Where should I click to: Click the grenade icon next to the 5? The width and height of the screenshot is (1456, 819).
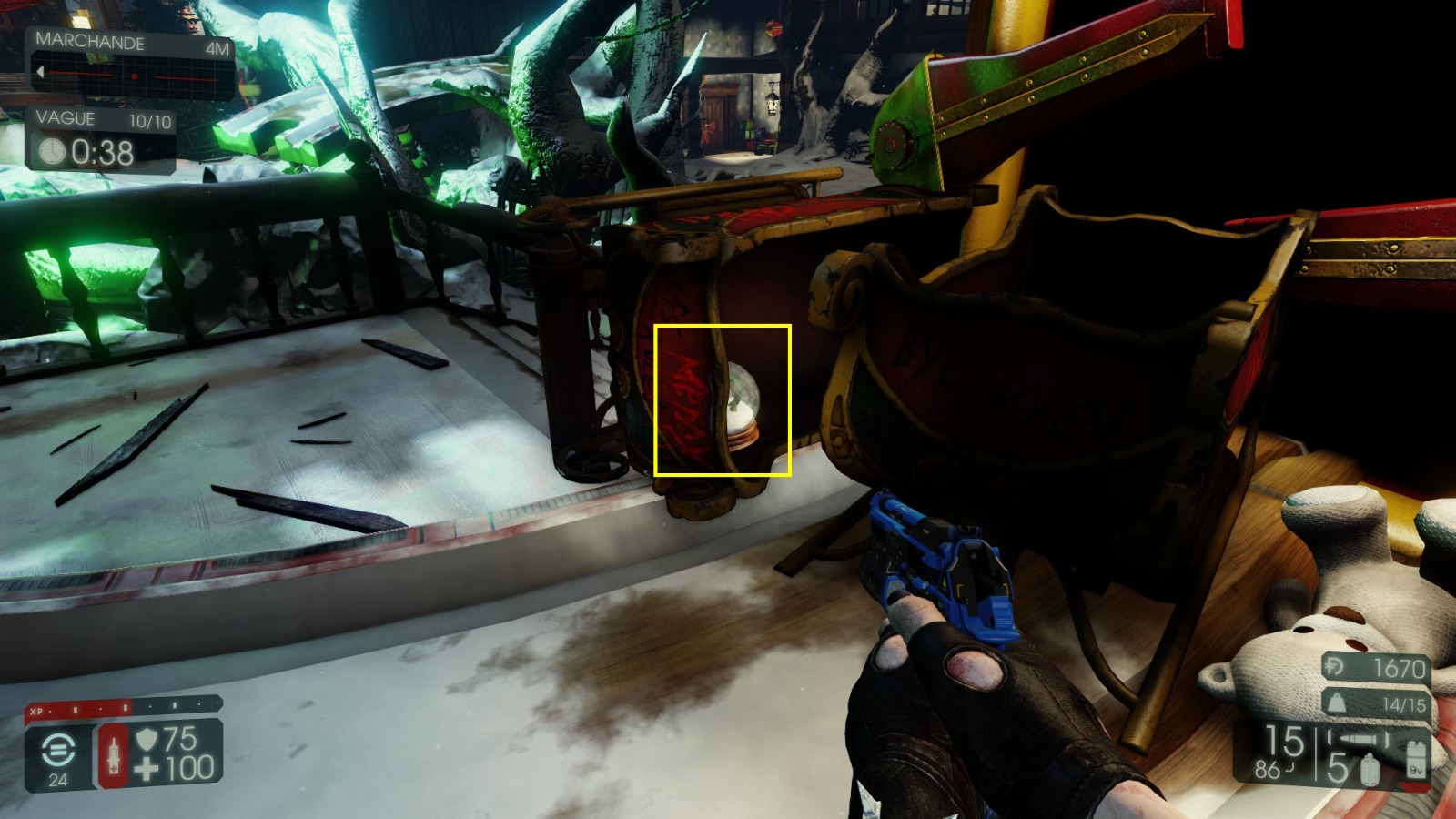click(x=1370, y=770)
